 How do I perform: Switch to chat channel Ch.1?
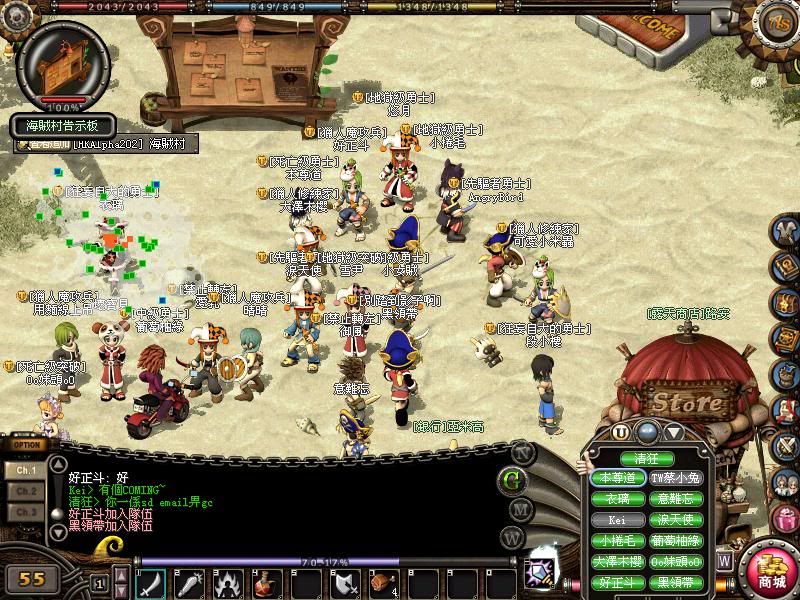tap(26, 469)
